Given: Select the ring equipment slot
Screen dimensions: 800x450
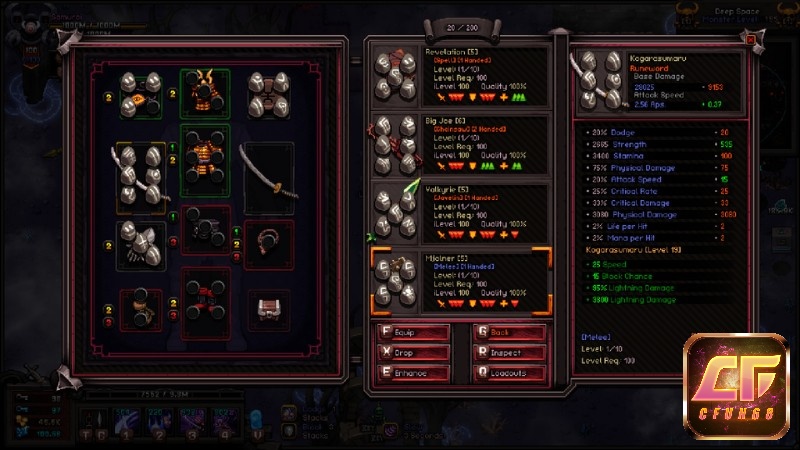Looking at the screenshot, I should 268,241.
